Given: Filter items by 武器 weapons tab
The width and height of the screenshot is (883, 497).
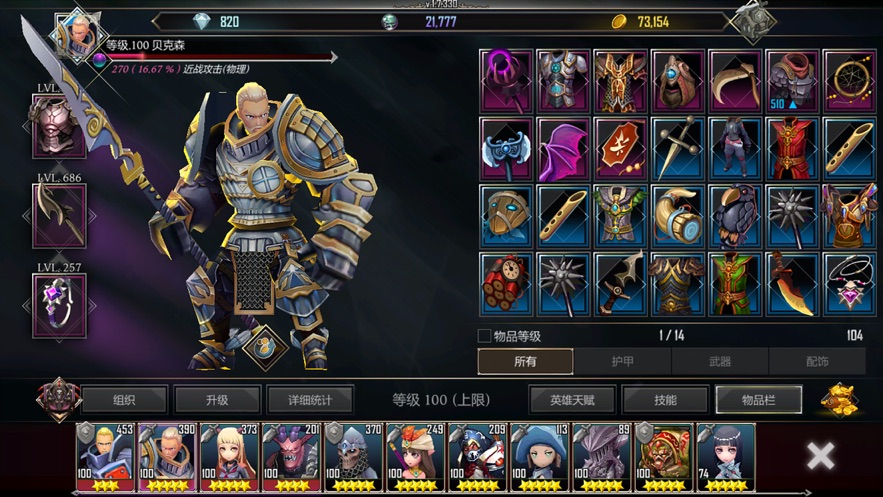Looking at the screenshot, I should 719,362.
